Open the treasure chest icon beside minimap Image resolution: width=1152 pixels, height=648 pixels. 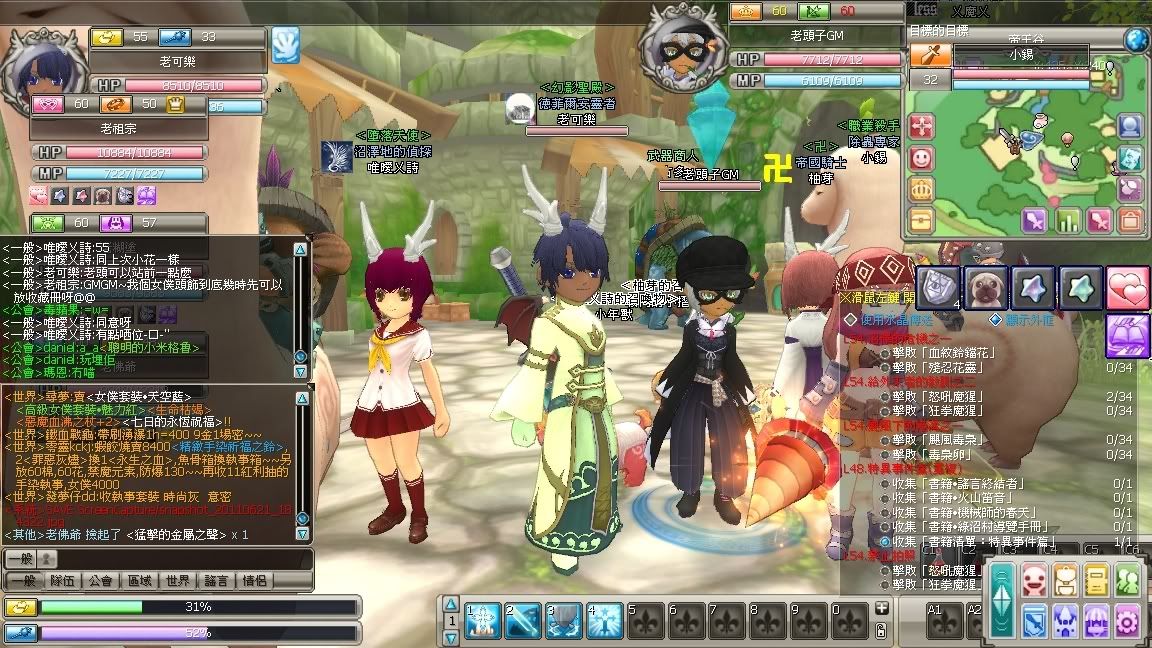point(920,219)
